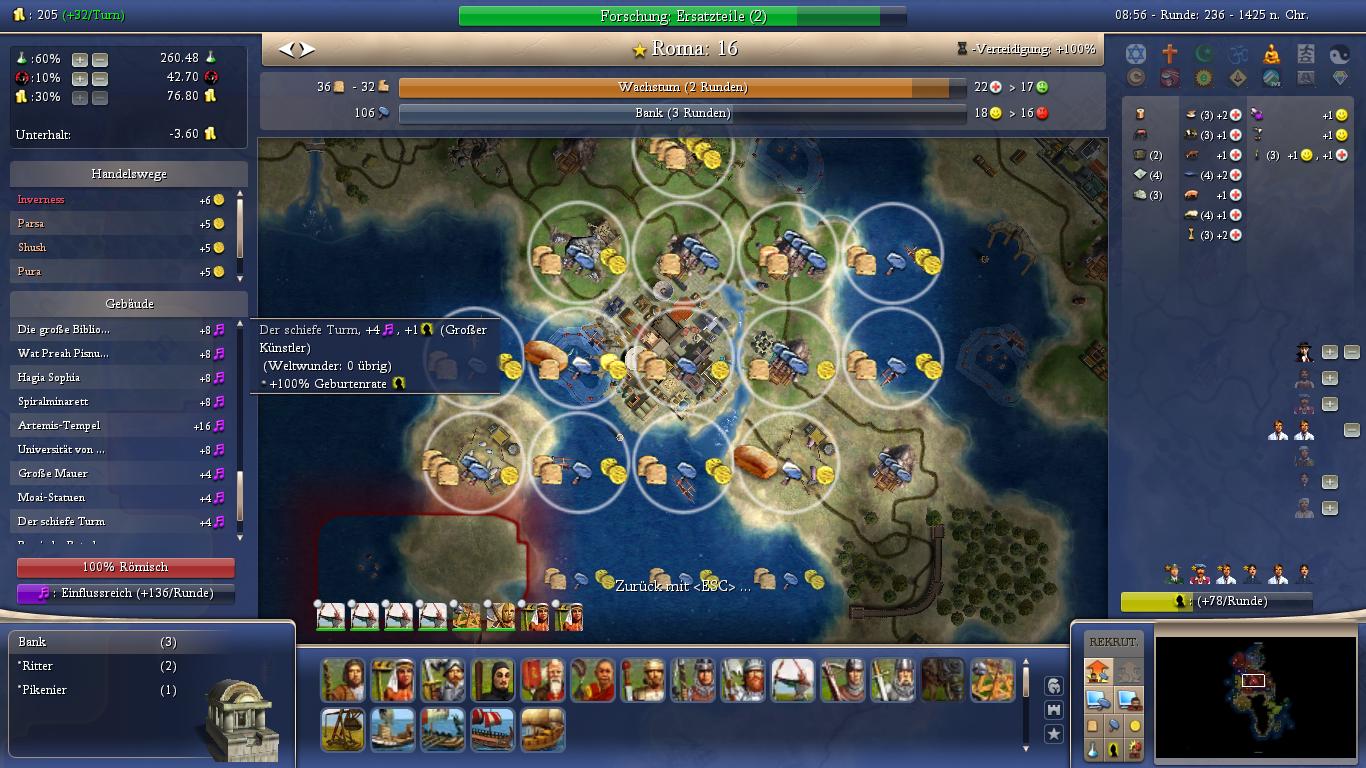Click the star icon button beside build list
The image size is (1366, 768).
[1053, 734]
